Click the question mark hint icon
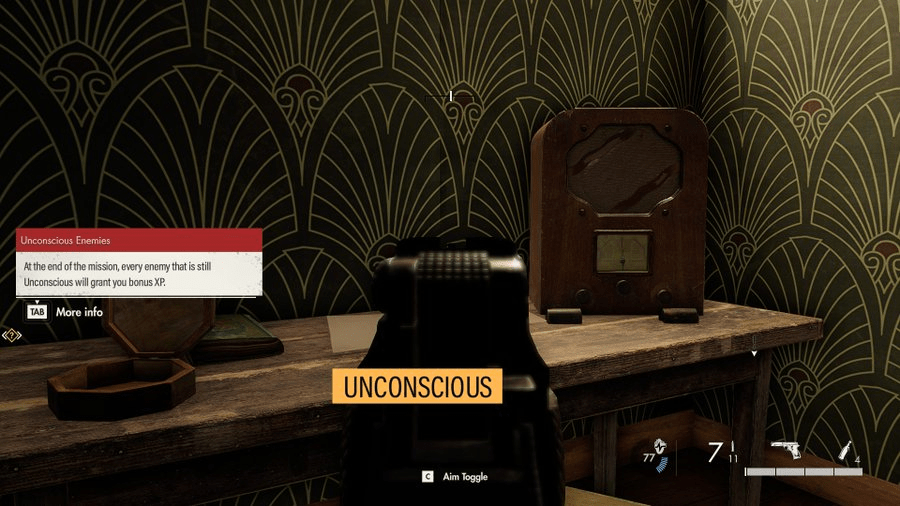This screenshot has height=506, width=900. click(12, 335)
